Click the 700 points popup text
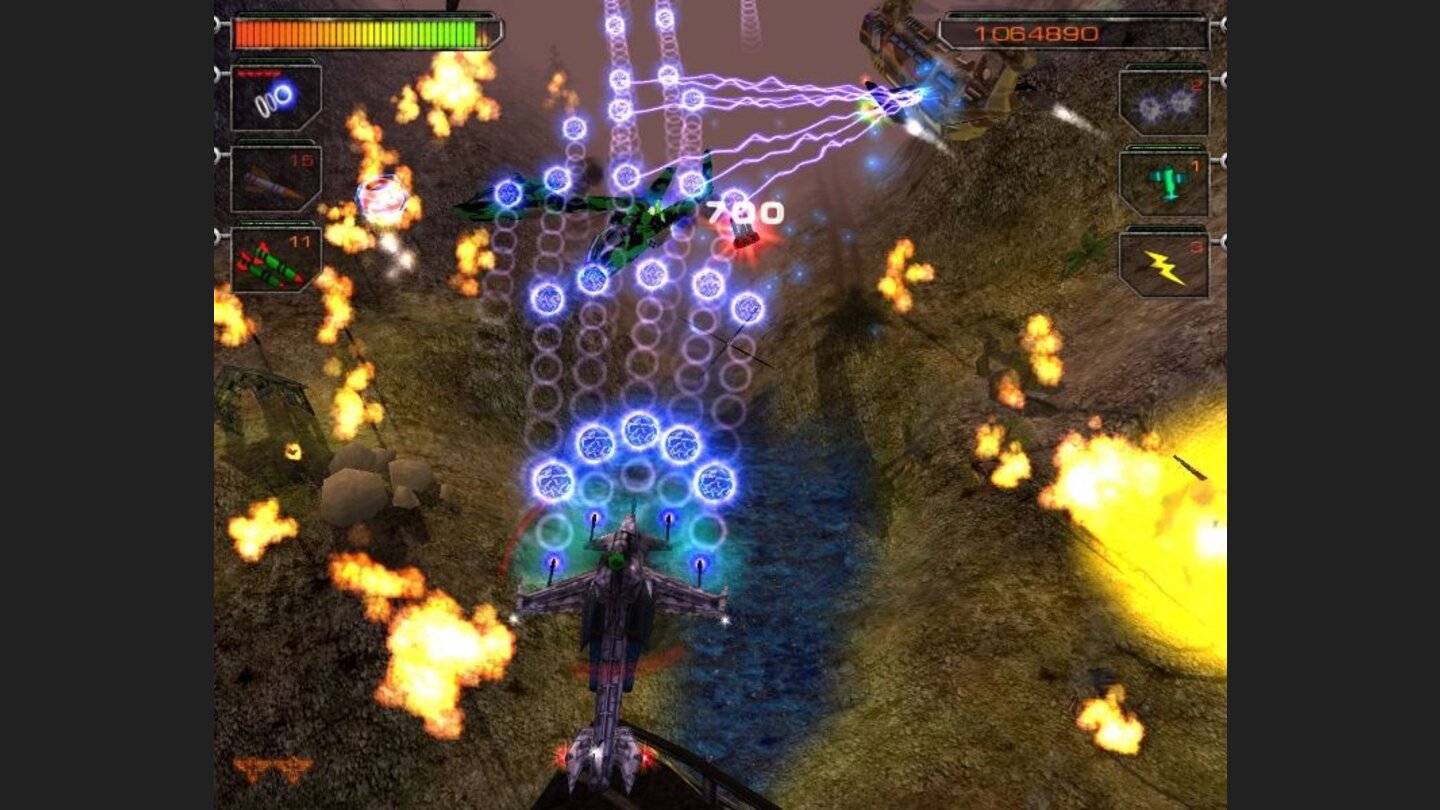1440x810 pixels. pos(744,210)
